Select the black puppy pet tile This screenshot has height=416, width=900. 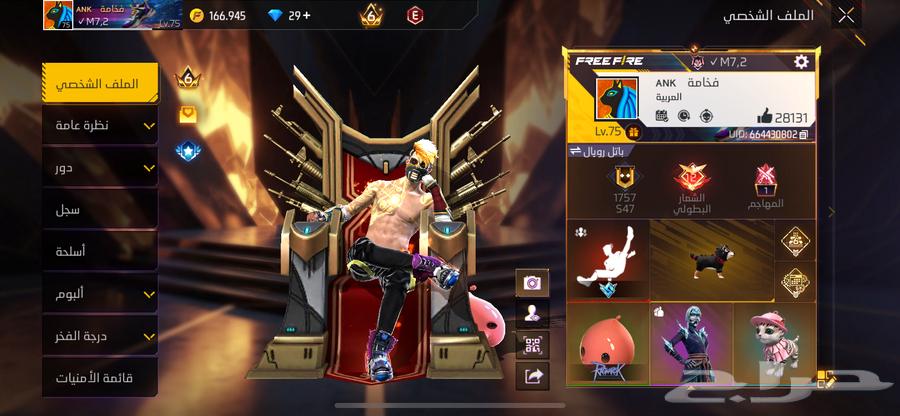coord(711,258)
